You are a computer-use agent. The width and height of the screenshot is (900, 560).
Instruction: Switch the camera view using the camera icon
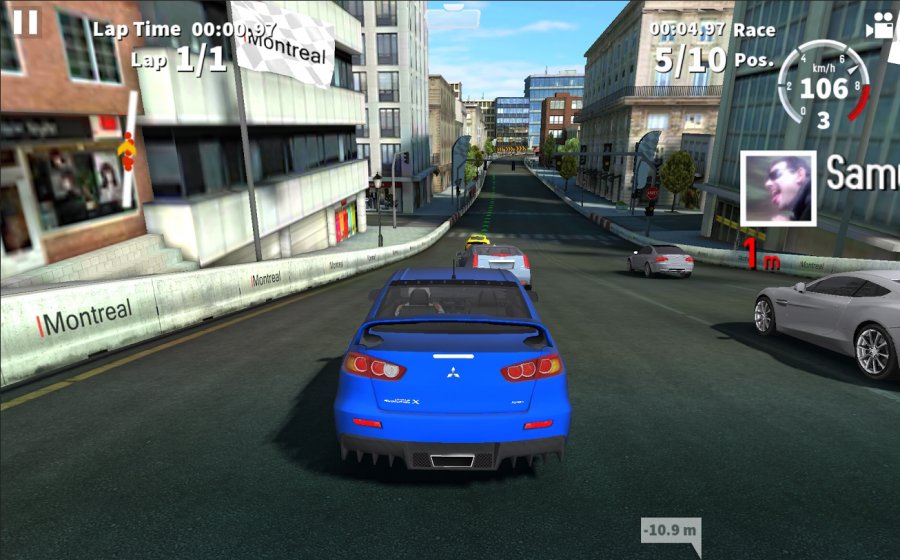tap(880, 25)
